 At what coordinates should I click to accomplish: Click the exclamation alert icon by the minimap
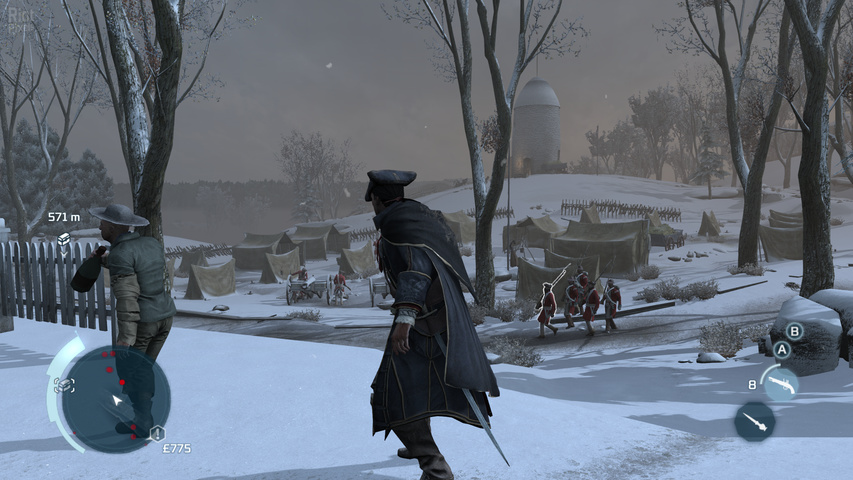(157, 432)
